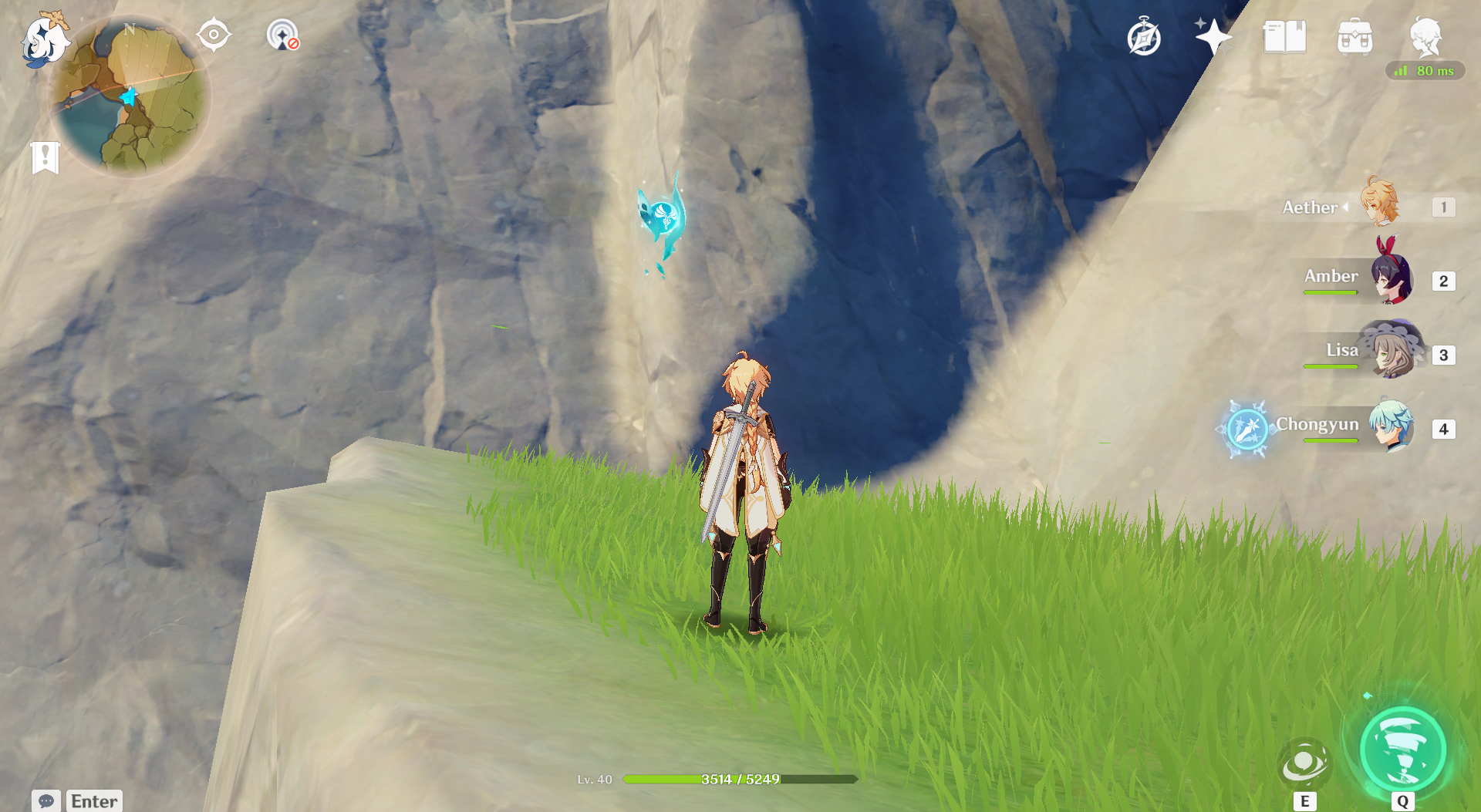
Task: Open the Paimon menu
Action: point(44,39)
